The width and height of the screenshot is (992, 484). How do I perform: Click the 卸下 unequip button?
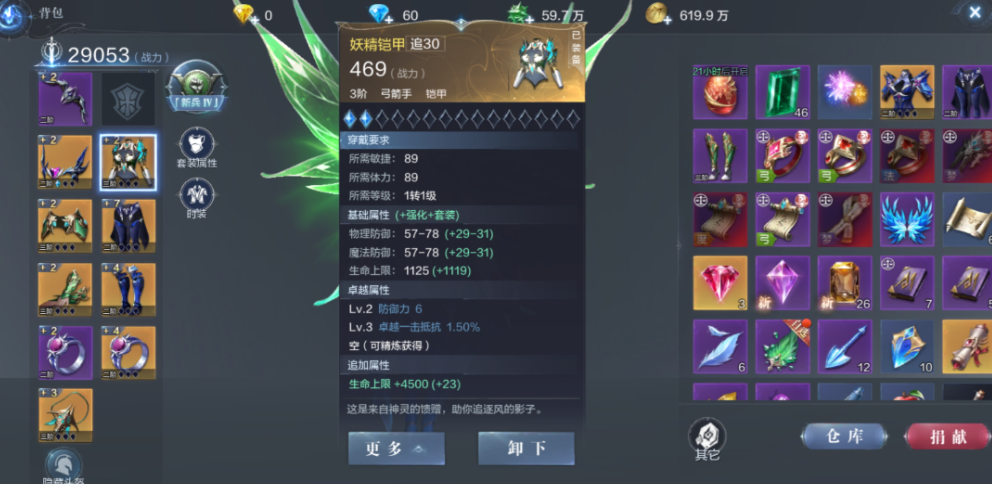click(x=526, y=448)
